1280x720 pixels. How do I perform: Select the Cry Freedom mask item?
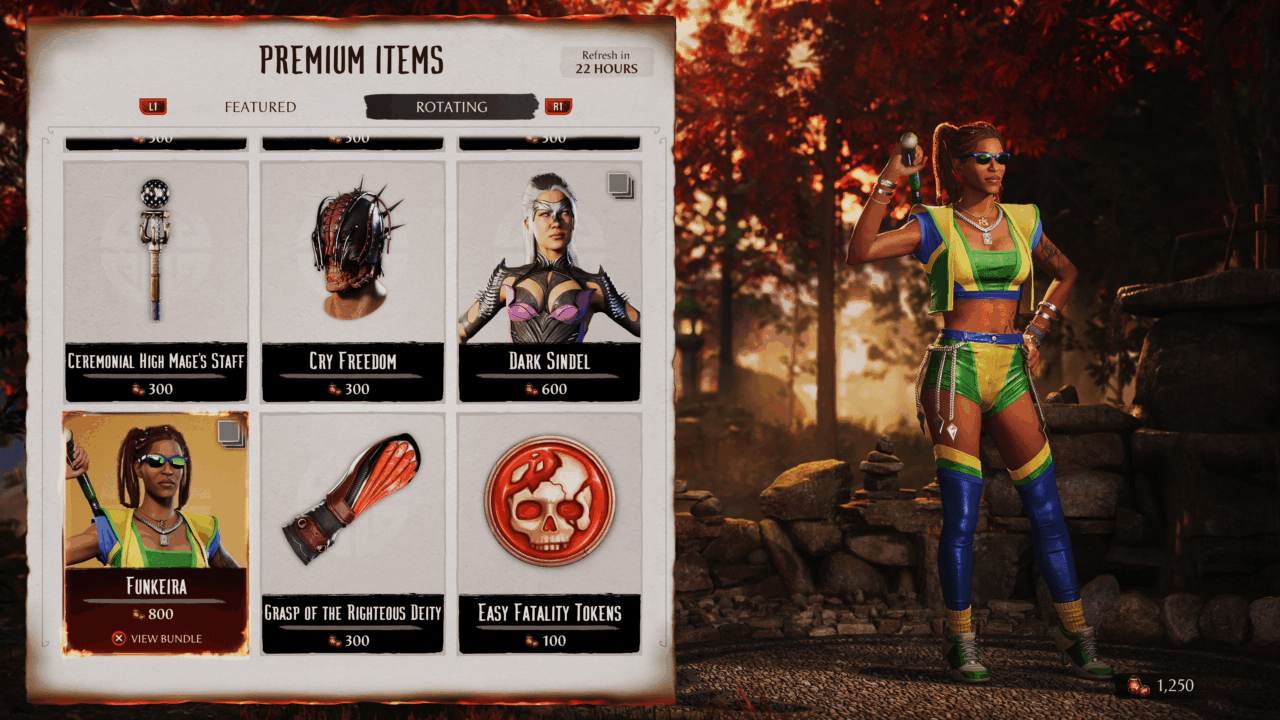click(x=352, y=281)
